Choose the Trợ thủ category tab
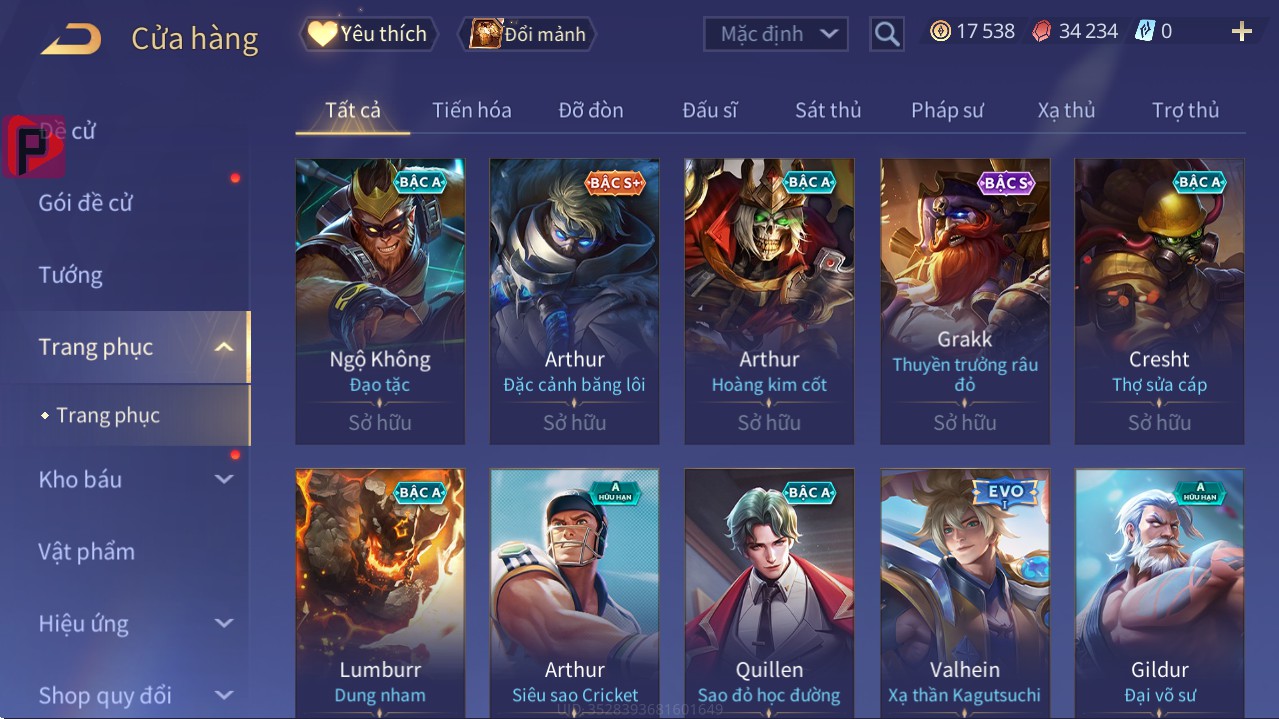The image size is (1279, 719). tap(1185, 110)
